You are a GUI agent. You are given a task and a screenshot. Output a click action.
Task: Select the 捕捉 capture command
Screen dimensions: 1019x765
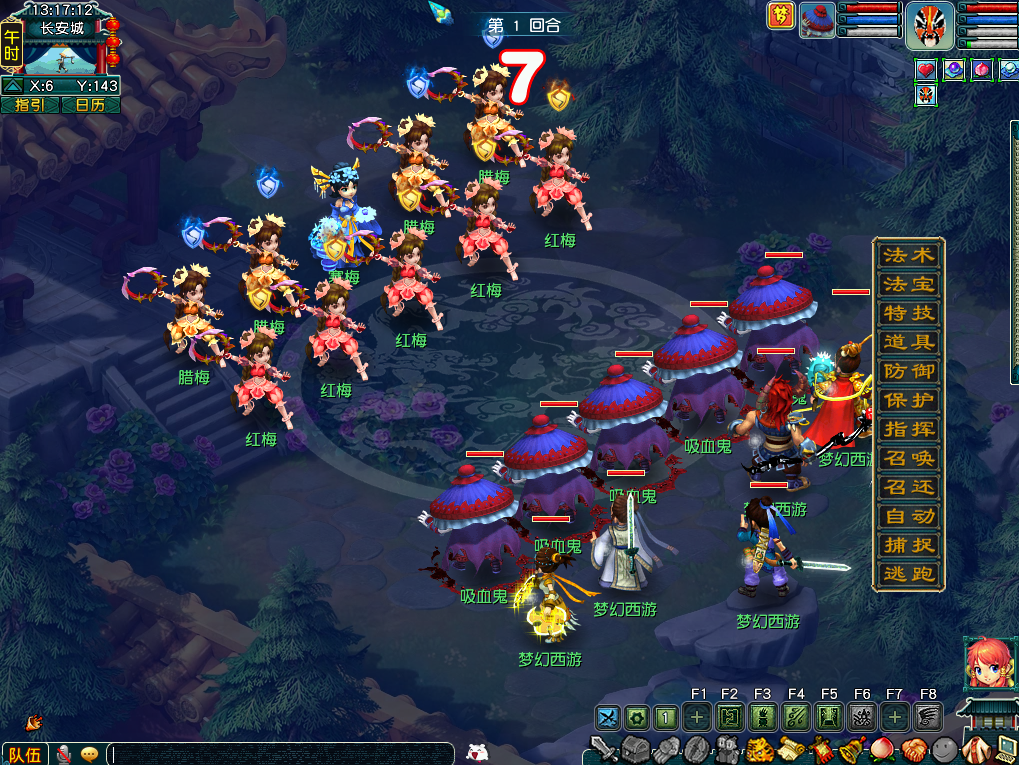908,545
